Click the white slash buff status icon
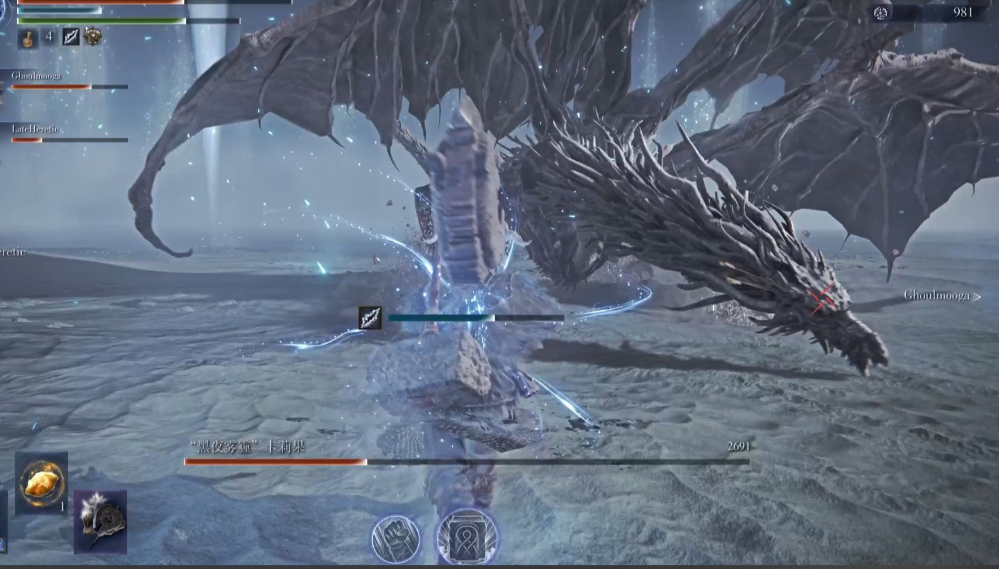The image size is (999, 569). [71, 37]
